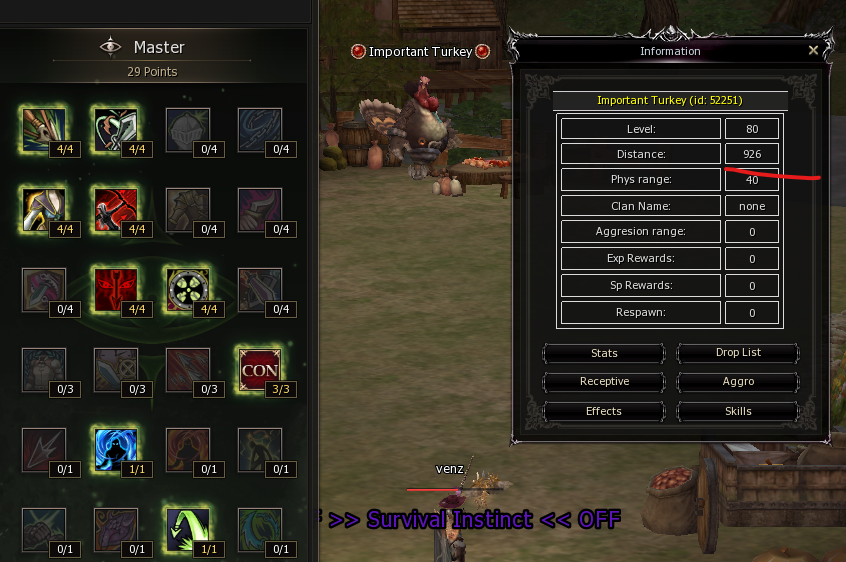
Task: Choose the golden armored gauntlet skill
Action: [42, 209]
